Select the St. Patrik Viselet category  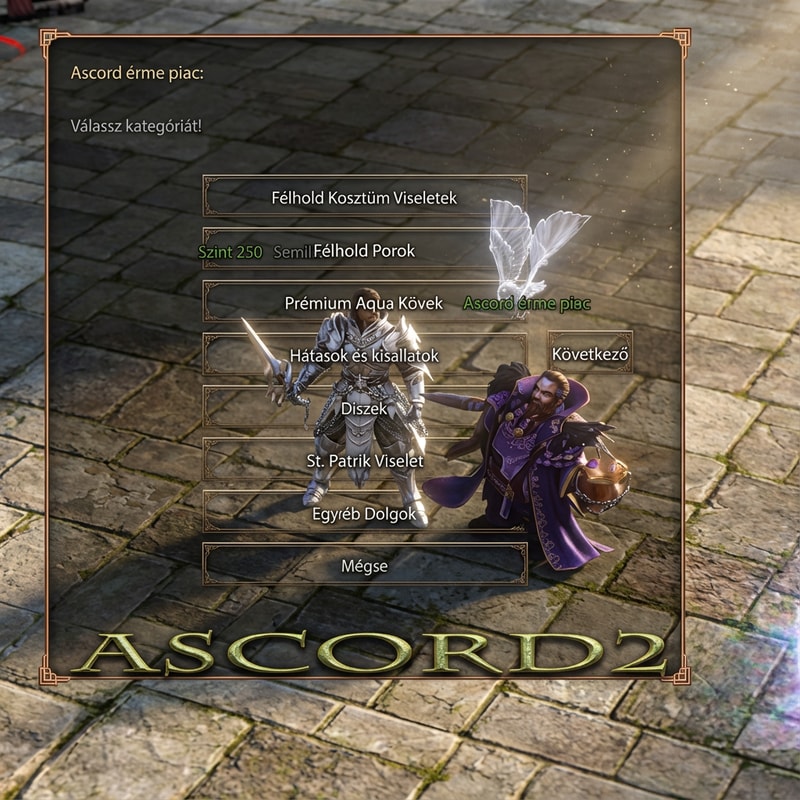364,461
